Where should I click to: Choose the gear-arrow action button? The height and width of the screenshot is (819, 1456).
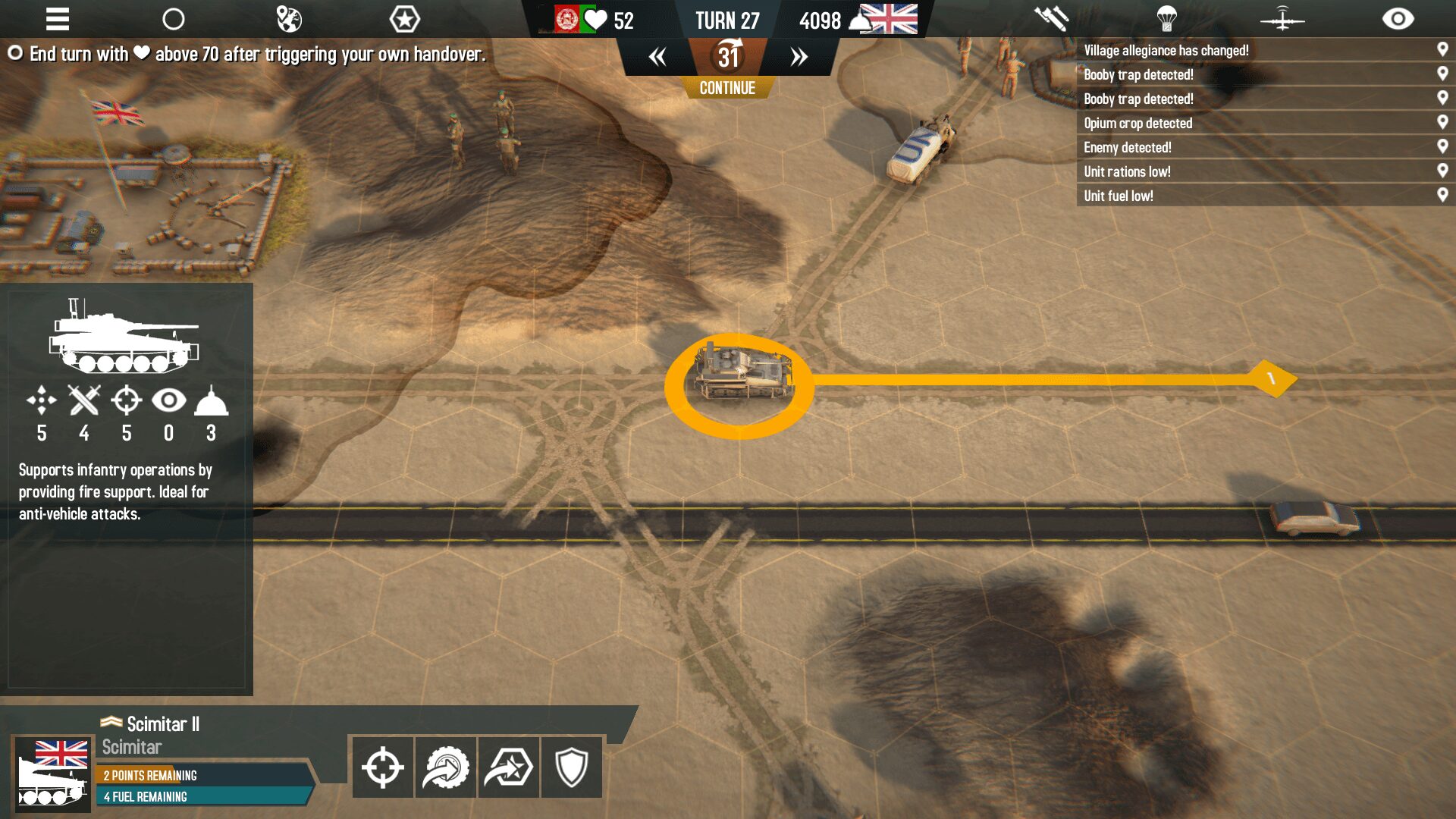pos(446,767)
